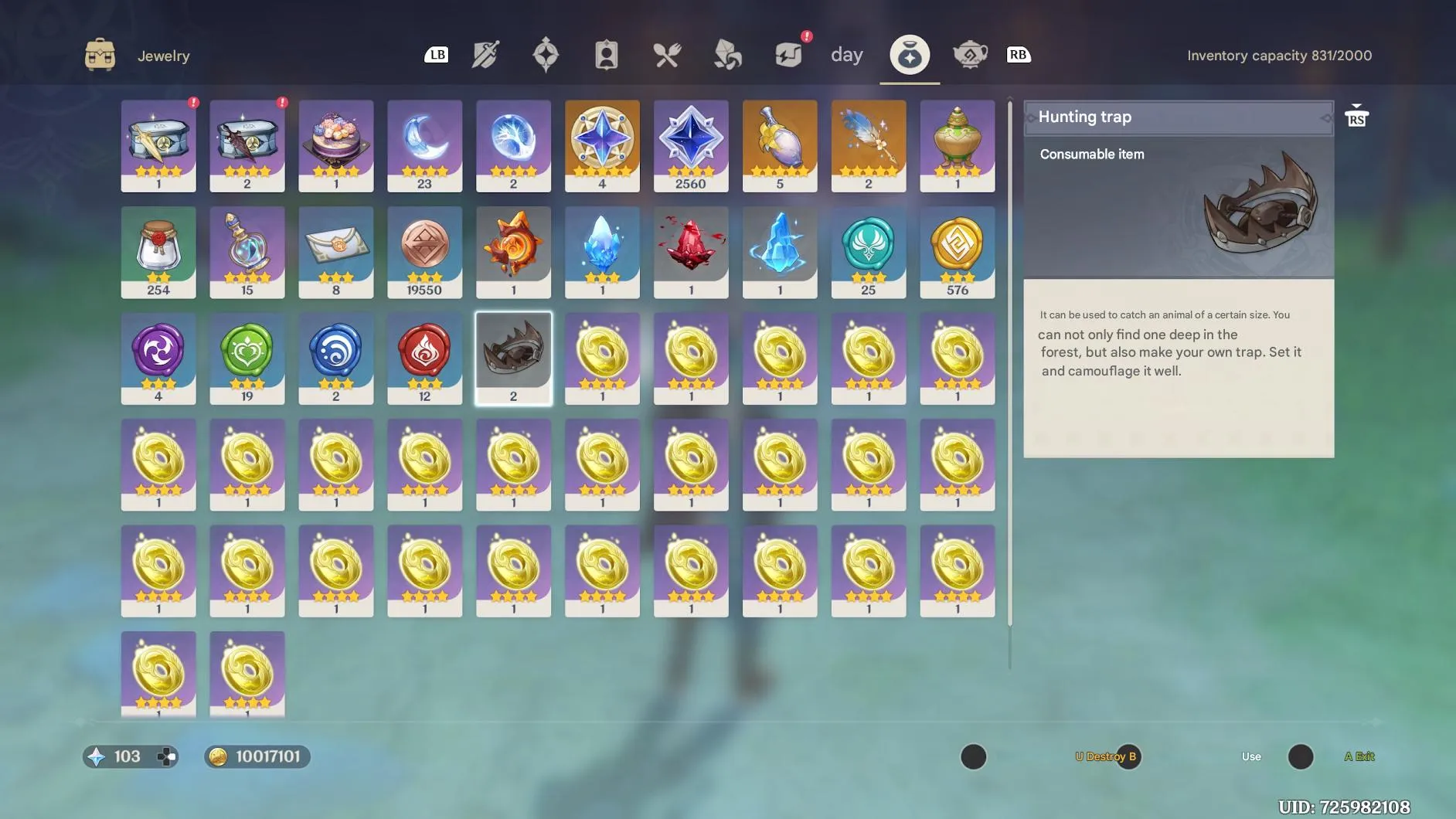Open the Quest Items tab with notification badge
Screen dimensions: 1456x819
(788, 54)
